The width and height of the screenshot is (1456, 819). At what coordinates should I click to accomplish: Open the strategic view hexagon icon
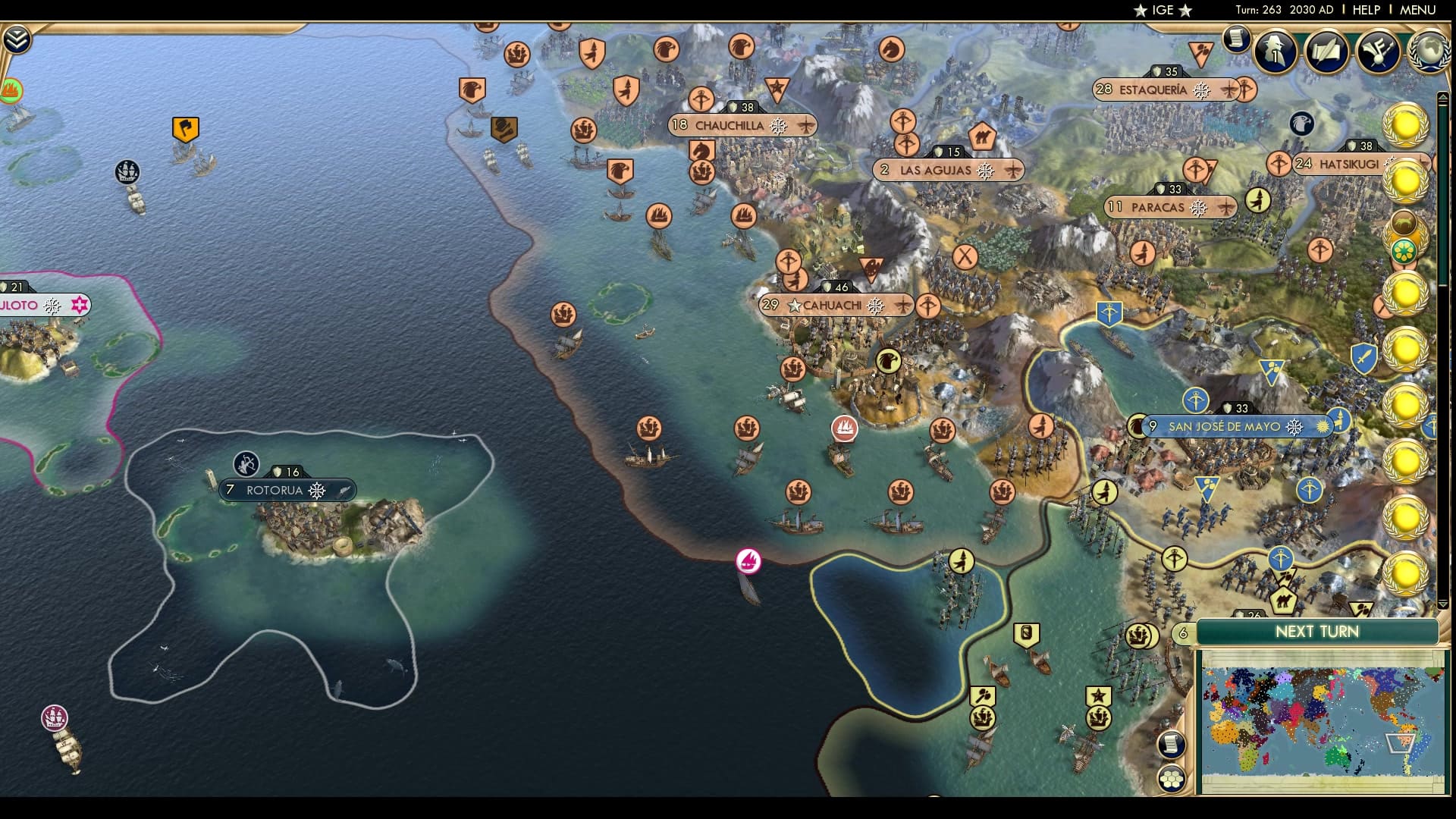click(1172, 779)
